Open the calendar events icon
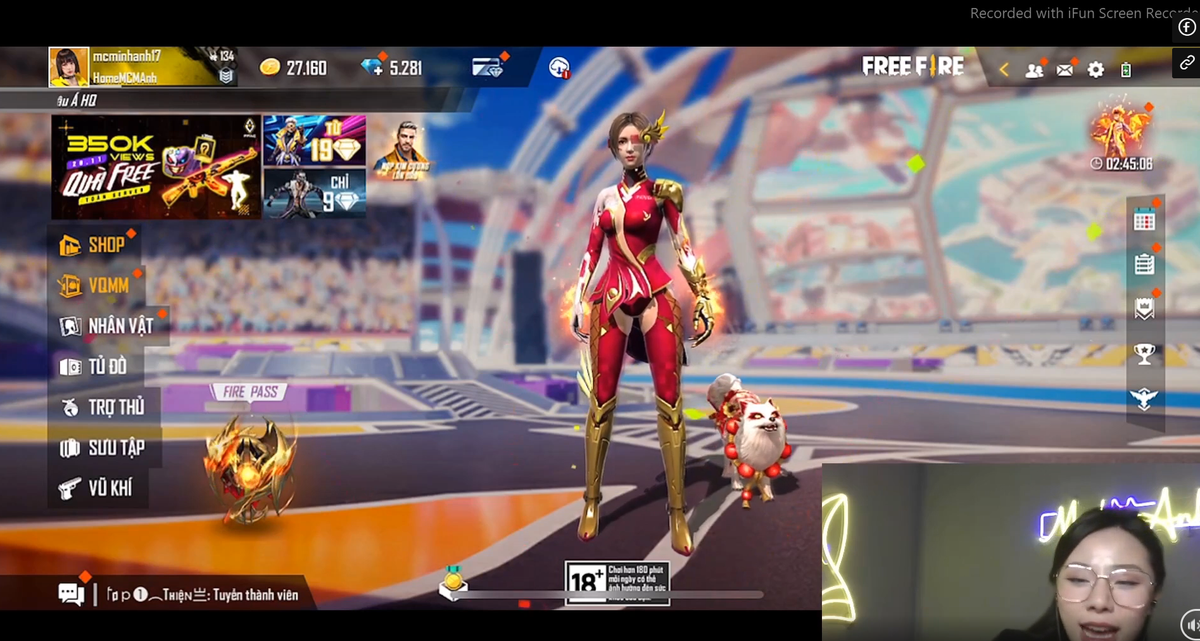Screen dimensions: 1200x641 coord(1144,221)
